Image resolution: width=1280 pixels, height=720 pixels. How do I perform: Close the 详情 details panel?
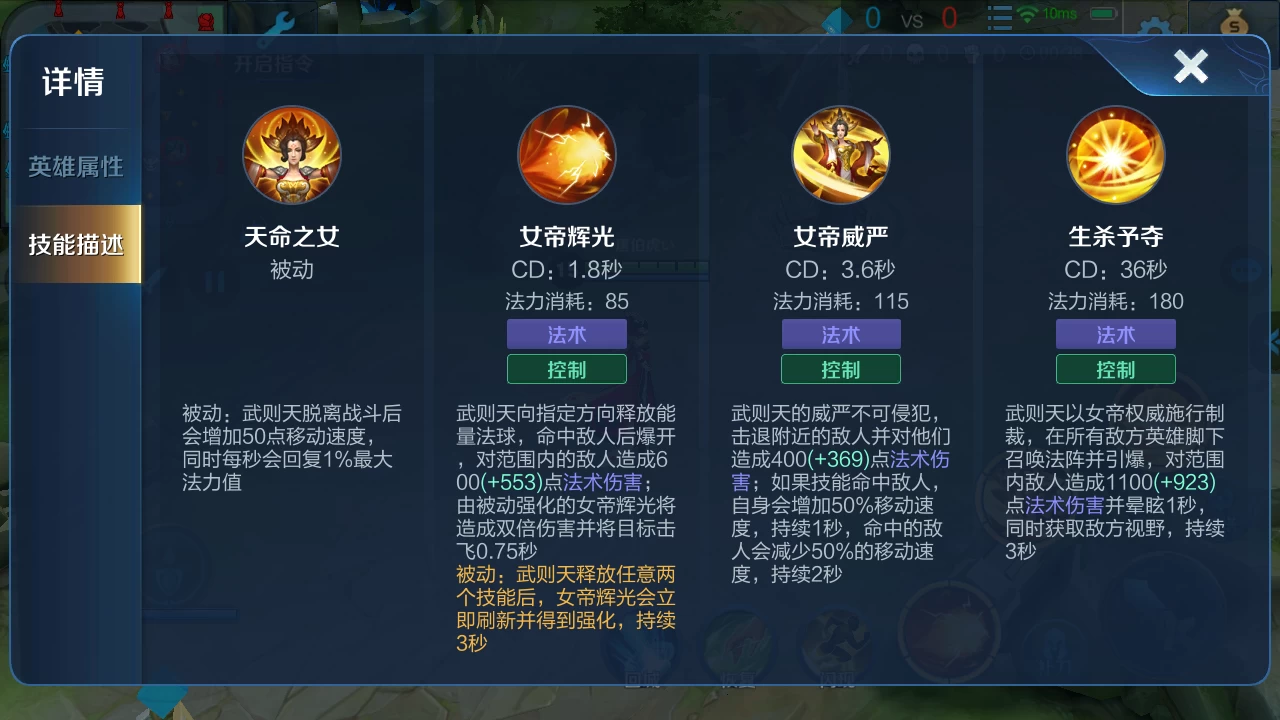pos(1190,67)
